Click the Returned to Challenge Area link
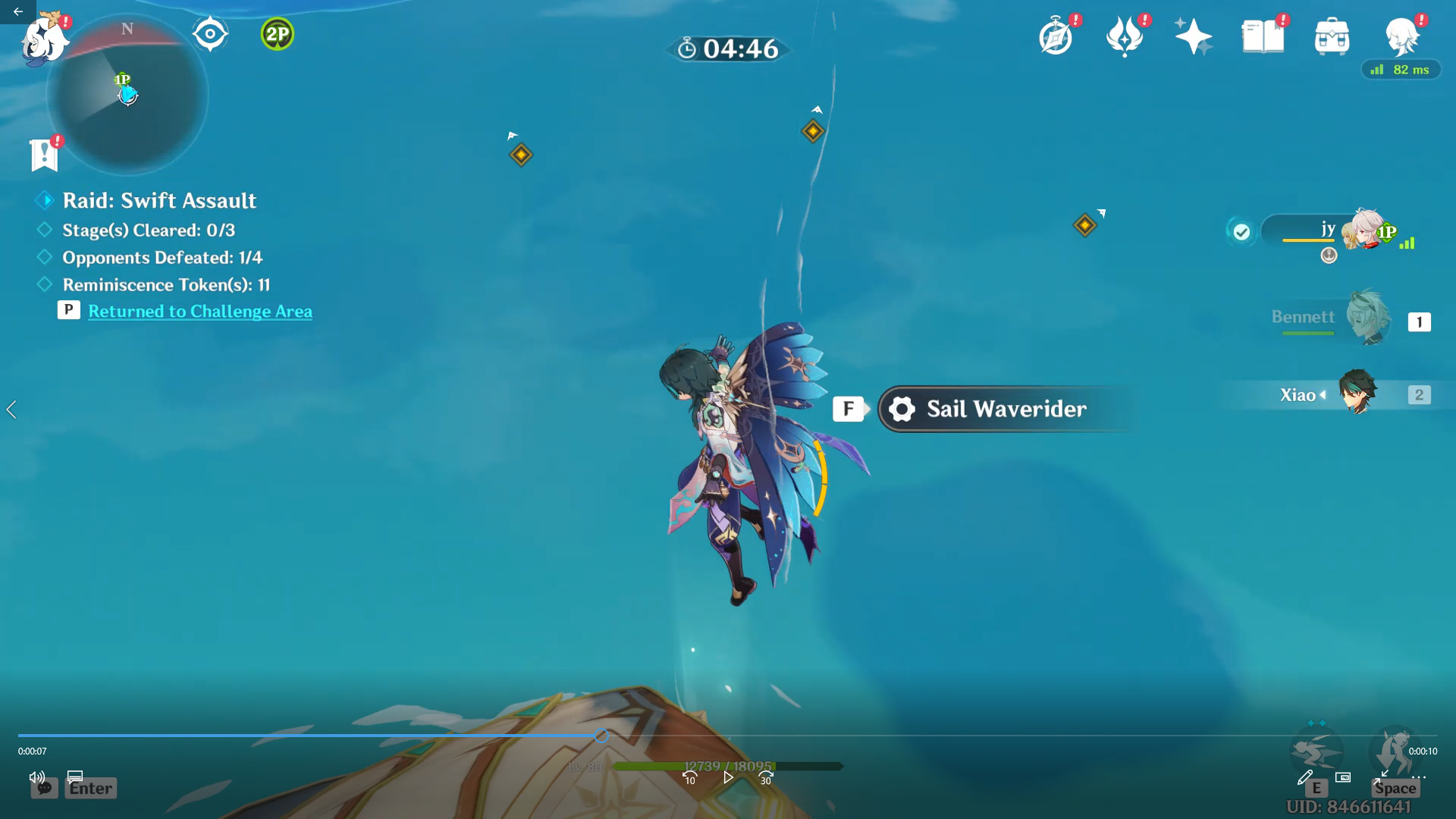 point(199,311)
